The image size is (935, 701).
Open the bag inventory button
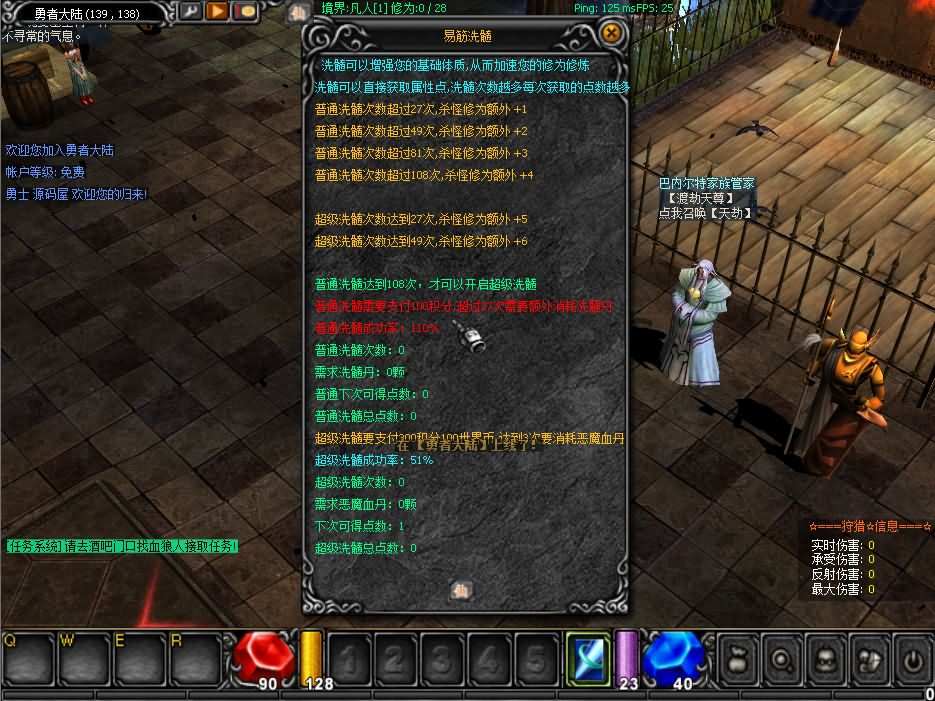point(737,660)
